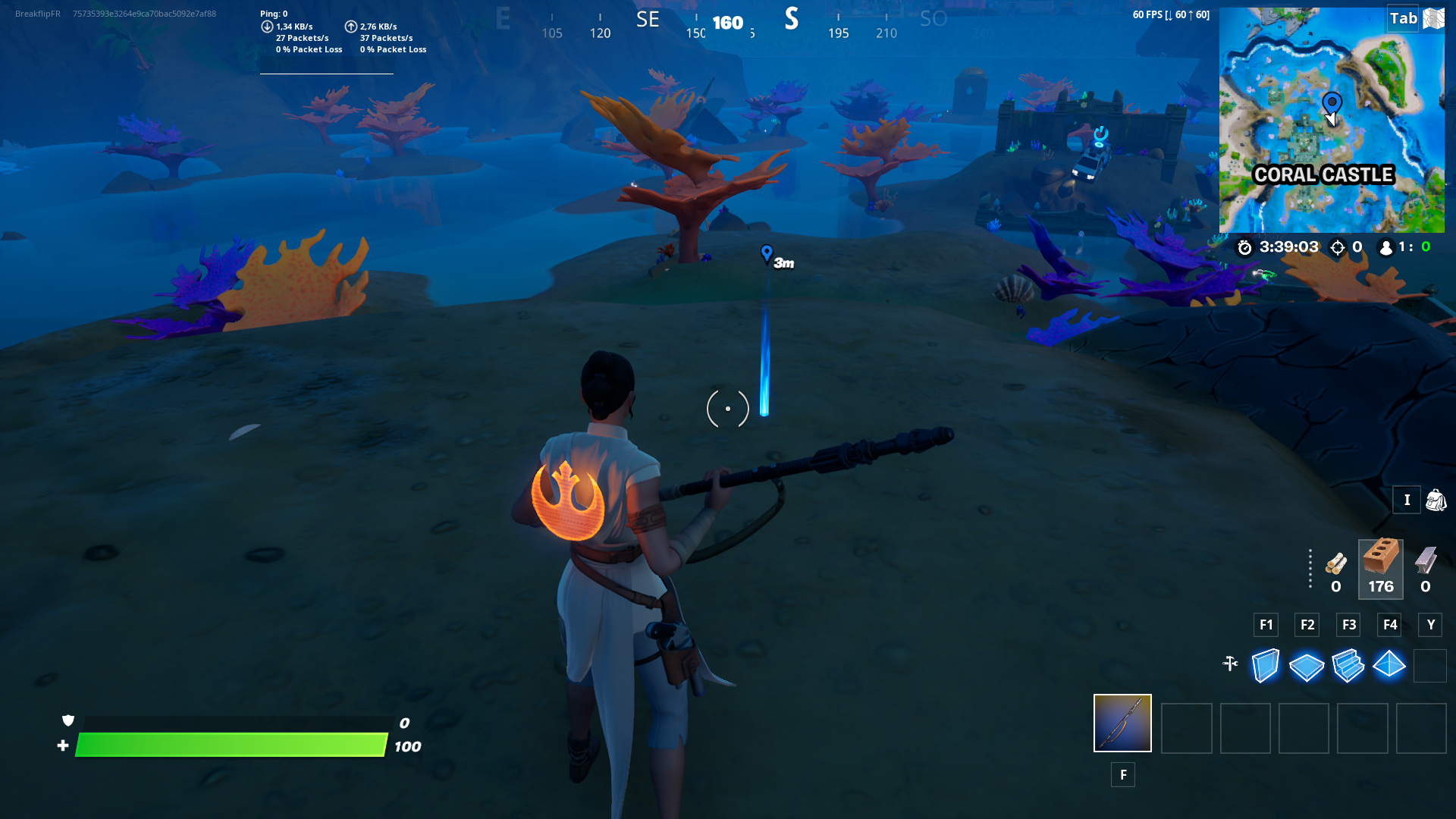
Task: Click the elimination crosshair counter icon
Action: (x=1336, y=247)
